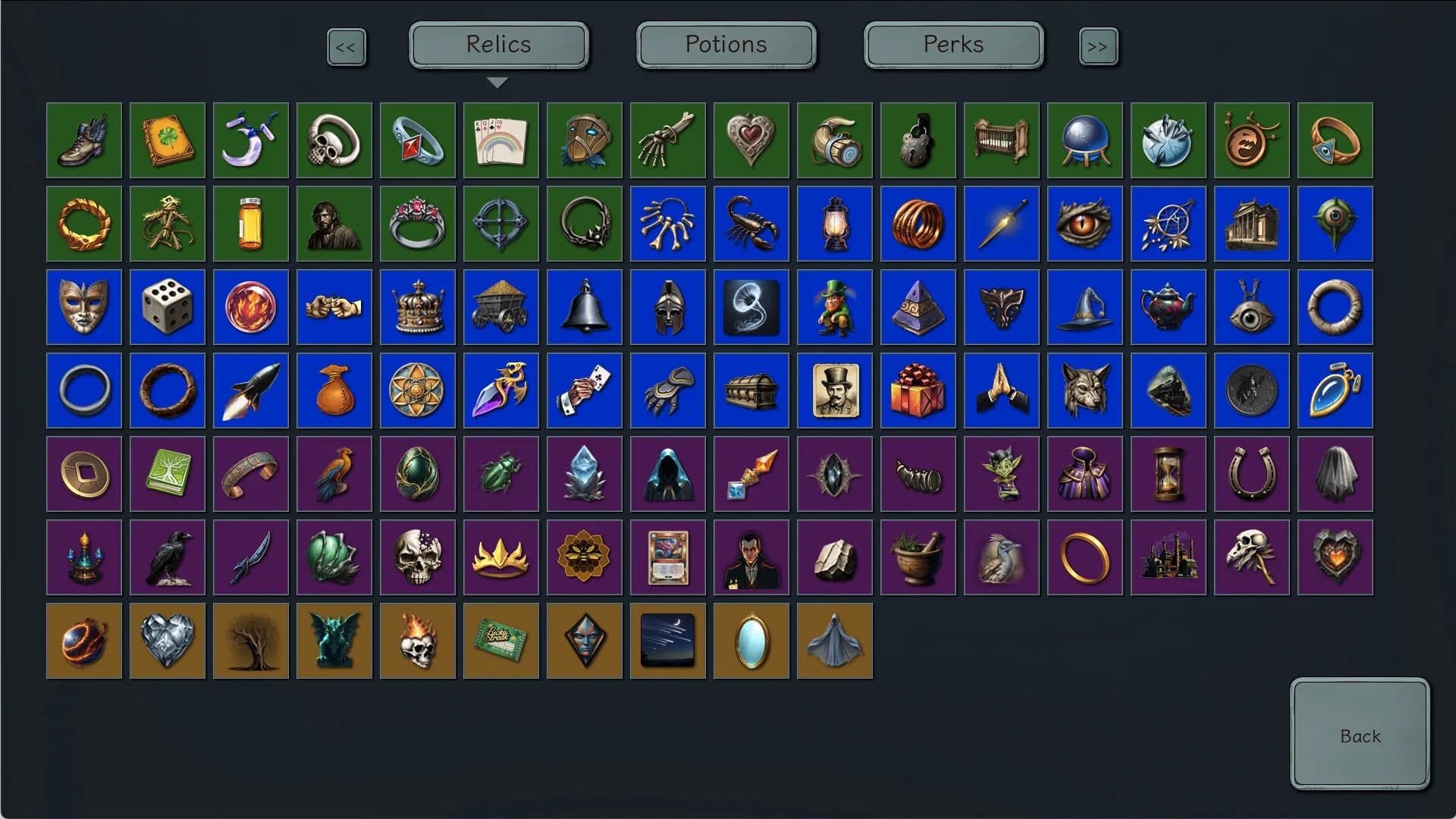Viewport: 1456px width, 819px height.
Task: Open the four-leaf clover book relic
Action: 167,140
